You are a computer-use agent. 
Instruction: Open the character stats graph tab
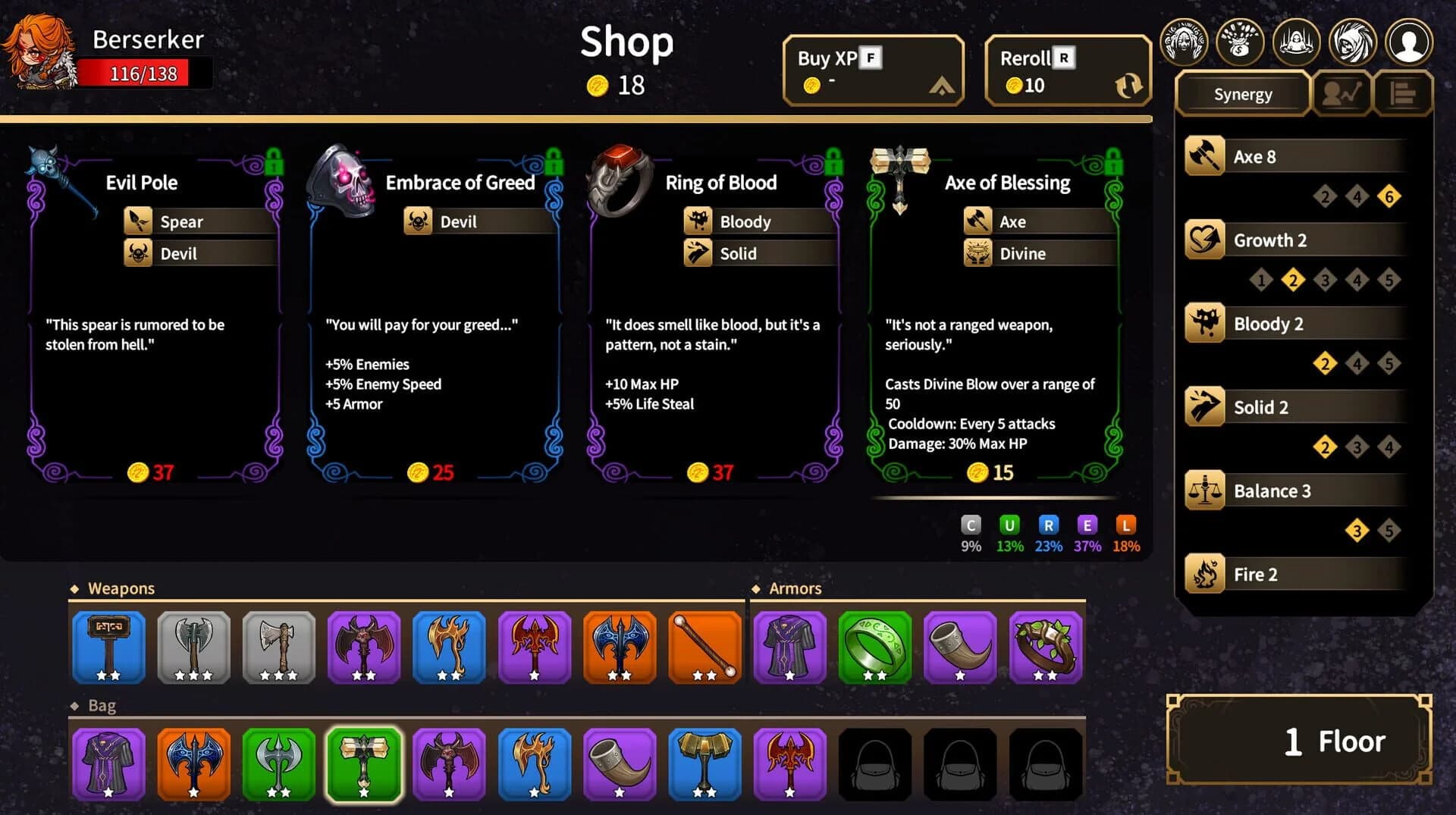point(1341,94)
